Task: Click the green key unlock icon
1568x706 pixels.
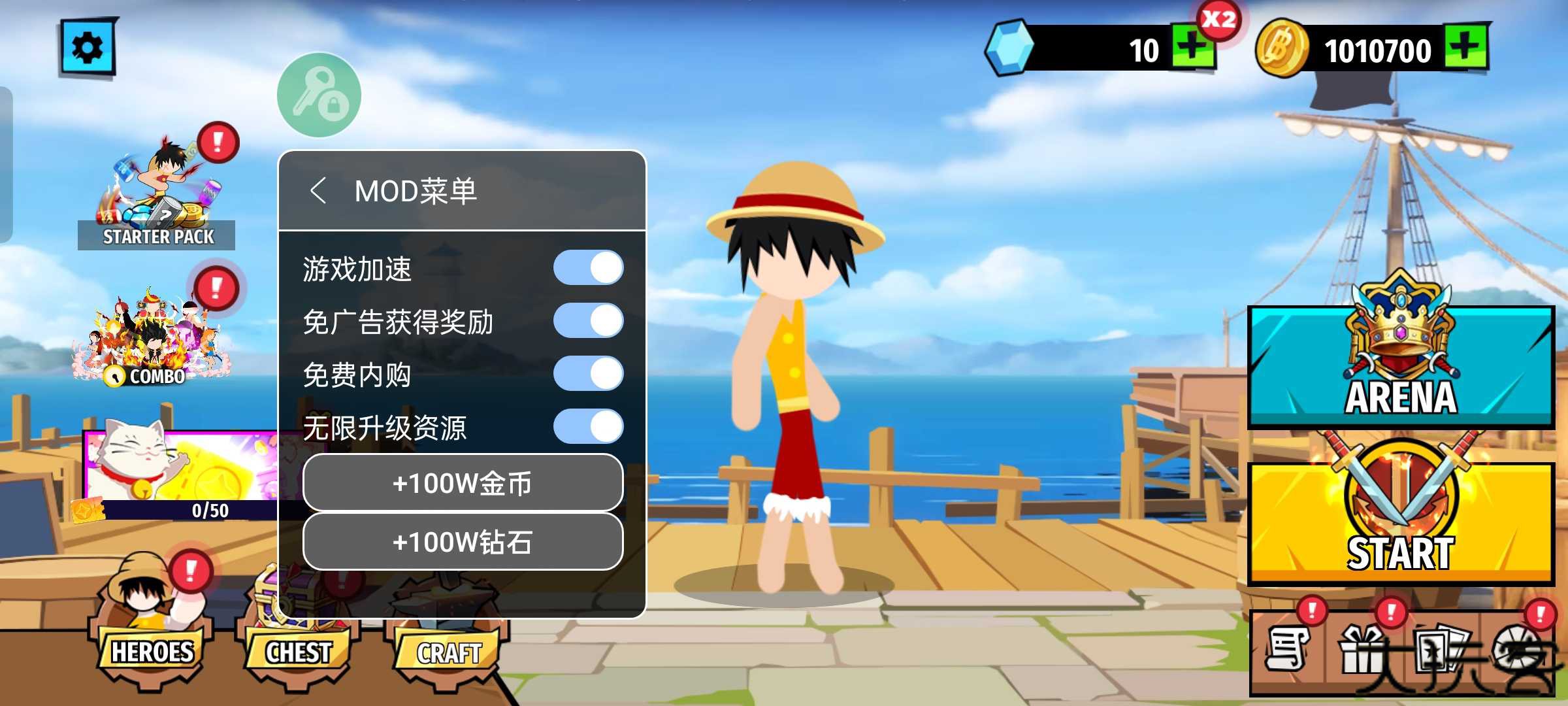Action: point(319,93)
